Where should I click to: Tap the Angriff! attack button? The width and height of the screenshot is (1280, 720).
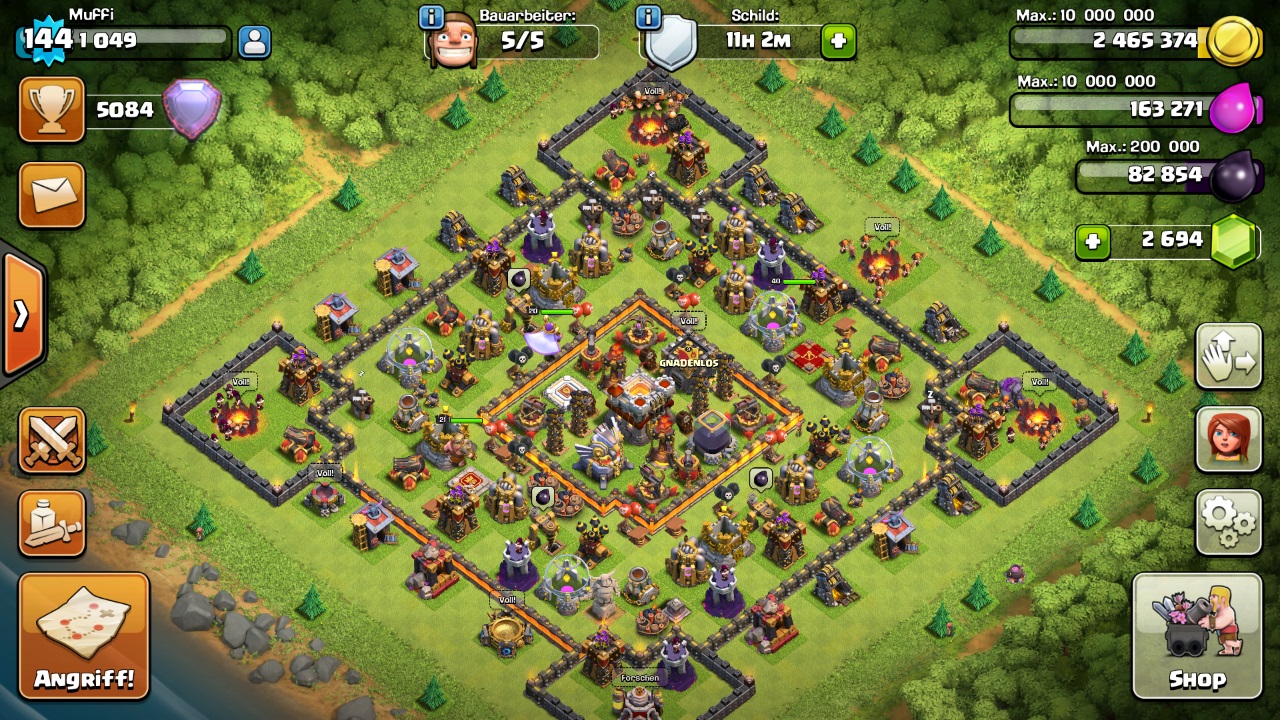pos(84,636)
